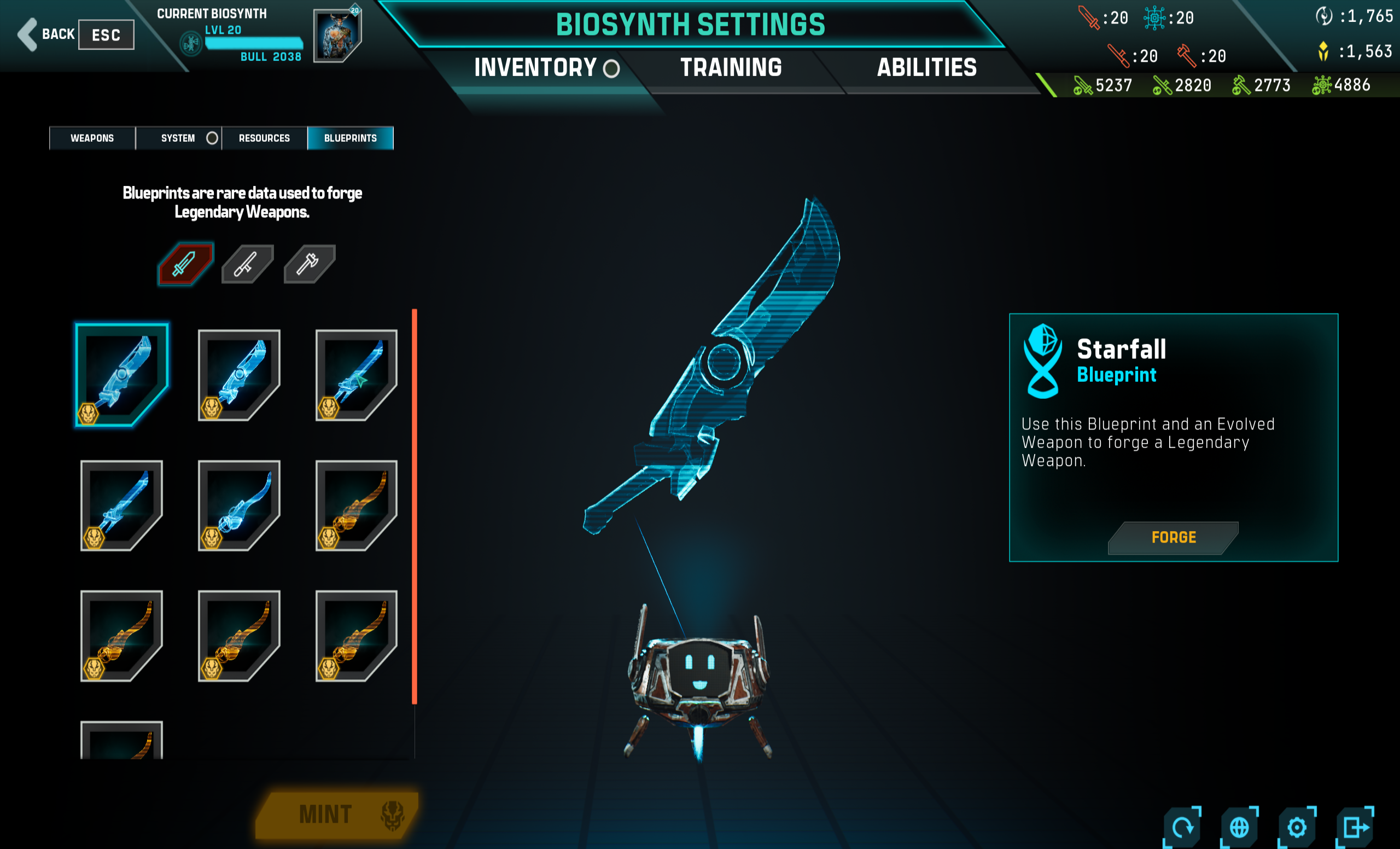Click the orange Mint button
1400x849 pixels.
336,815
